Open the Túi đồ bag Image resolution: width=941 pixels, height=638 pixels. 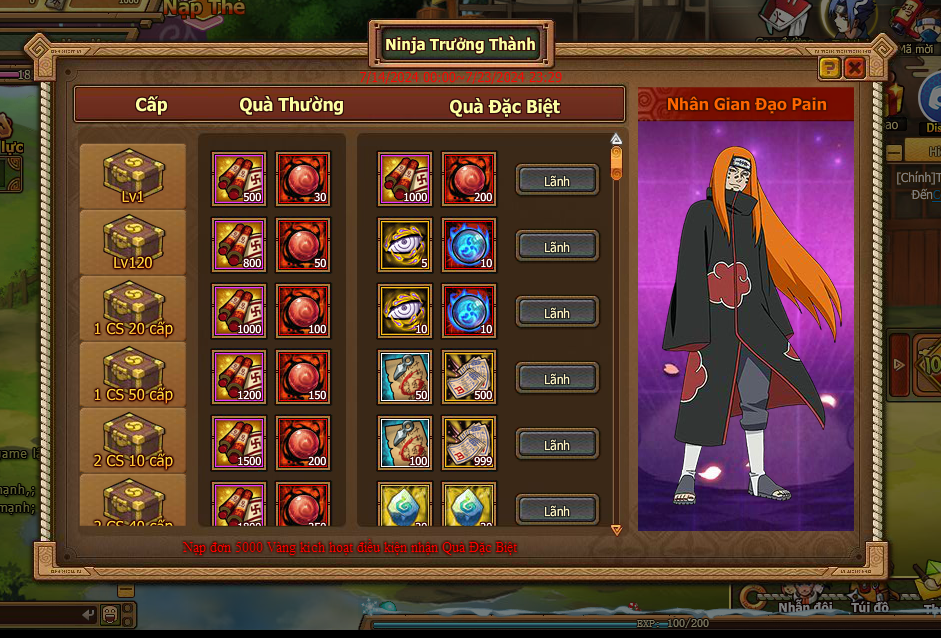click(x=868, y=606)
